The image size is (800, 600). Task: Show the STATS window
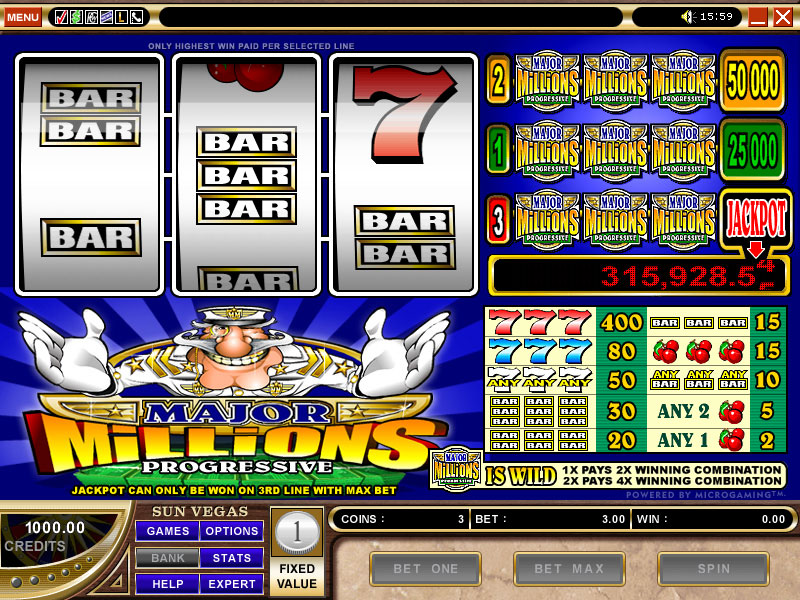(x=232, y=557)
